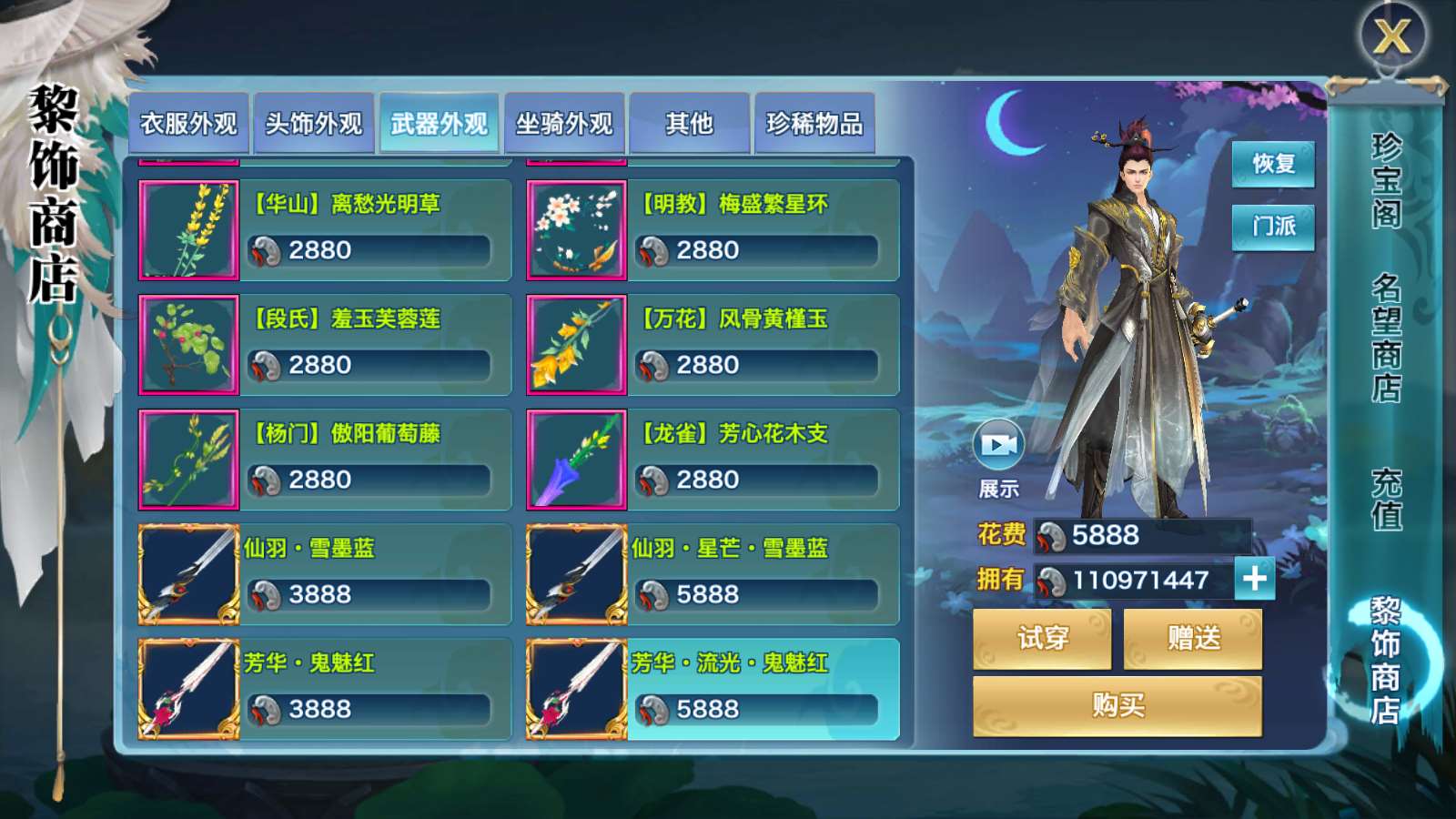Select the 【华山】离愁光明草 weapon item
1456x819 pixels.
325,229
